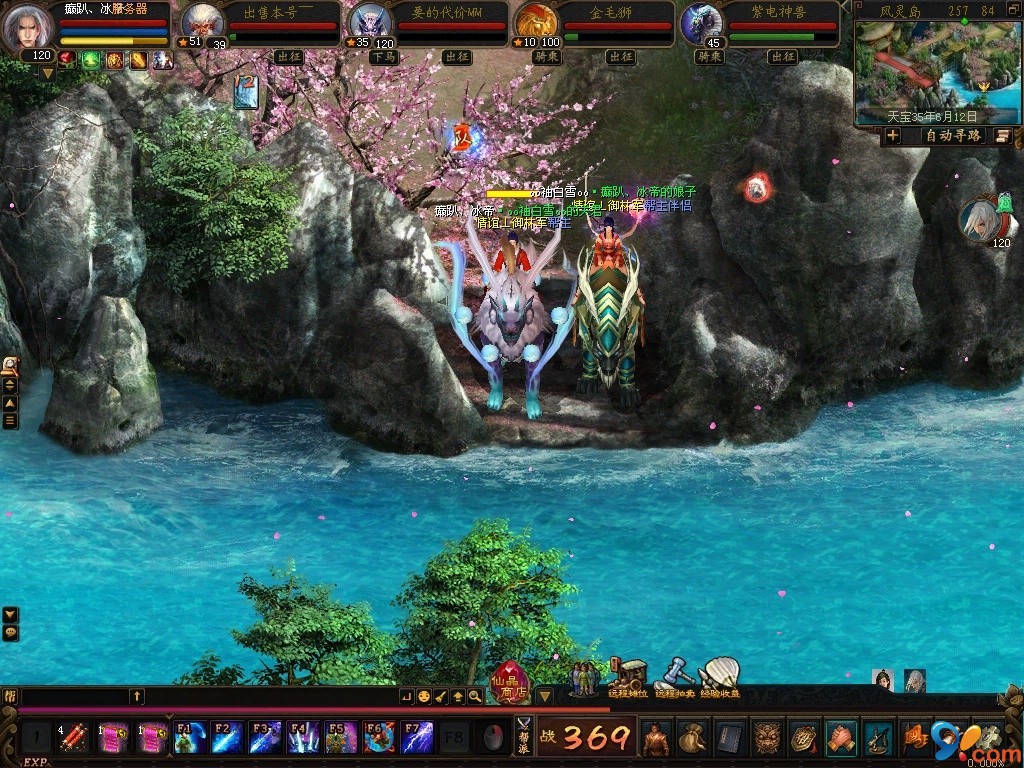Image resolution: width=1024 pixels, height=768 pixels.
Task: Open the 经验收益 experience earnings panel
Action: tap(719, 679)
